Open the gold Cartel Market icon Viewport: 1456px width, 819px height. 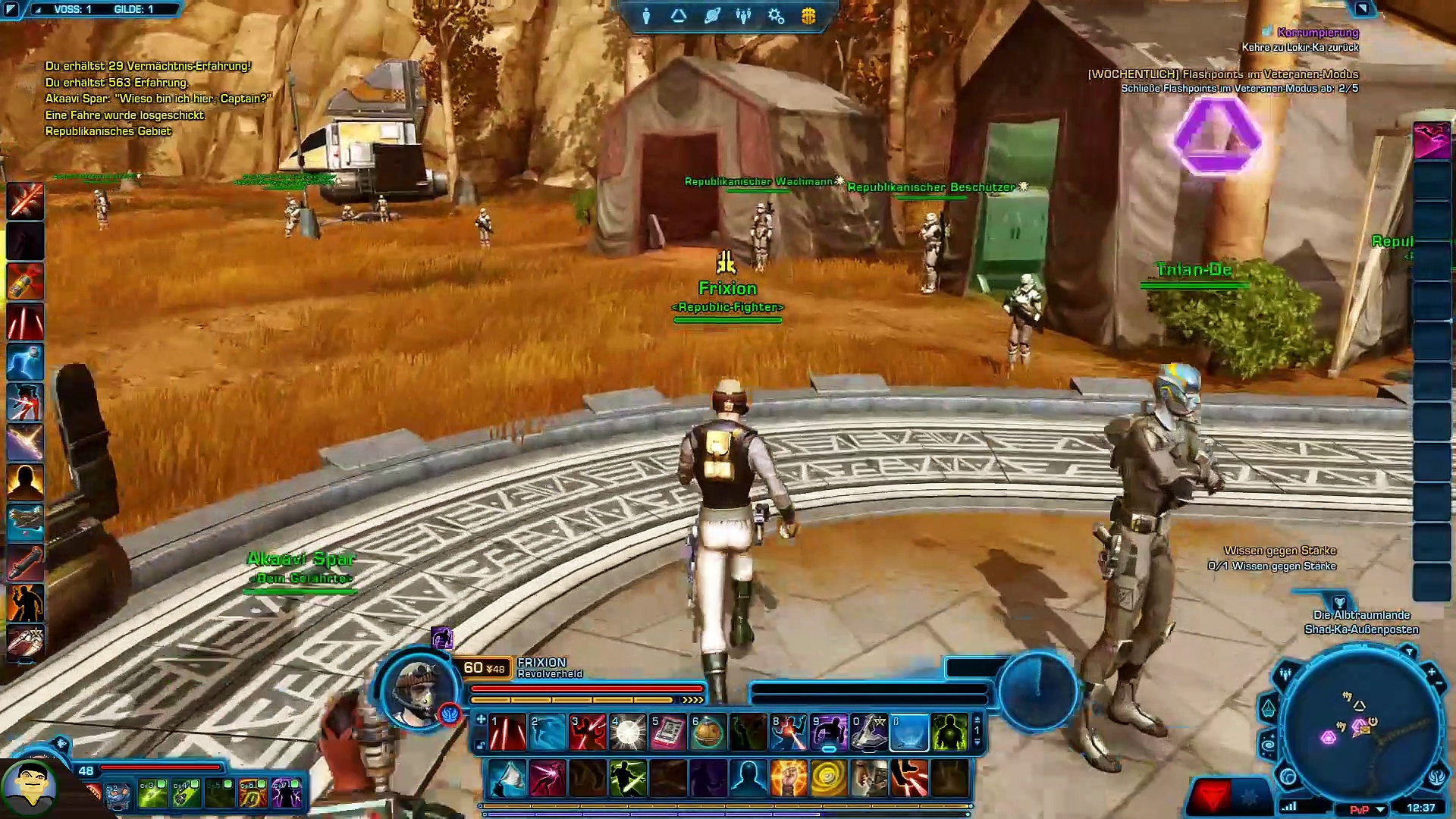coord(808,16)
